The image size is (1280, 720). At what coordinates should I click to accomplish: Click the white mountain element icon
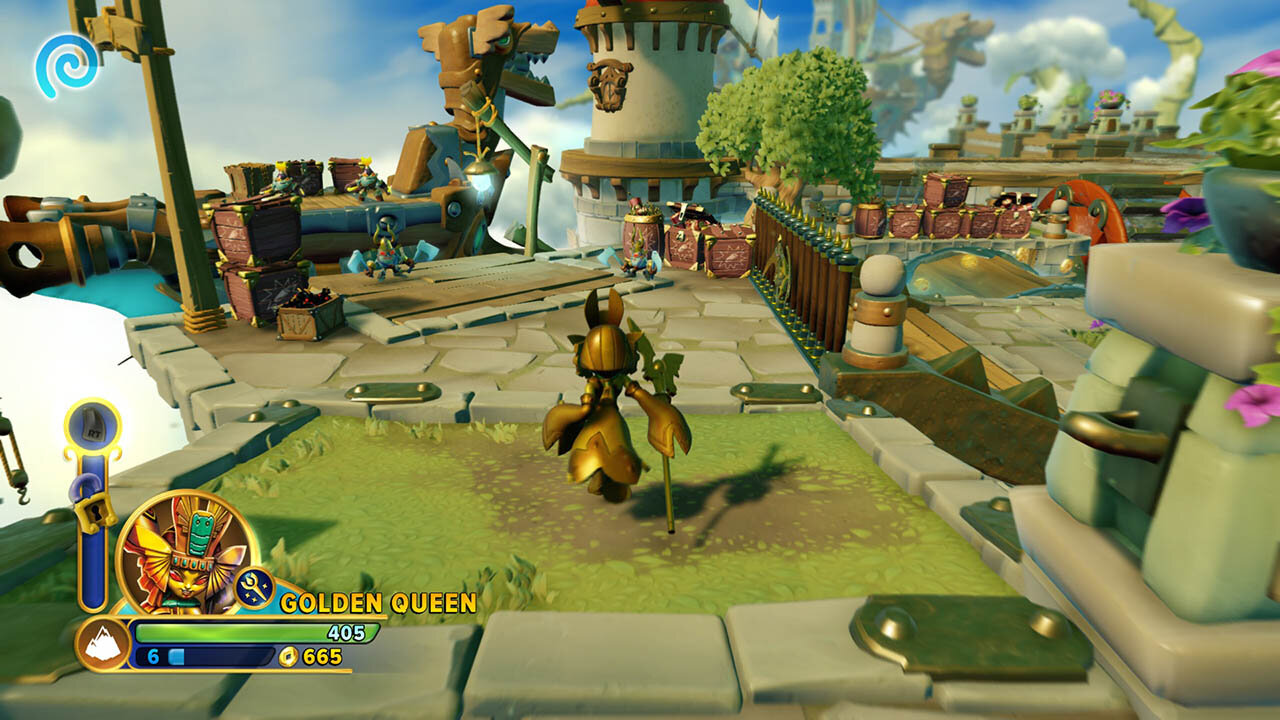point(102,644)
